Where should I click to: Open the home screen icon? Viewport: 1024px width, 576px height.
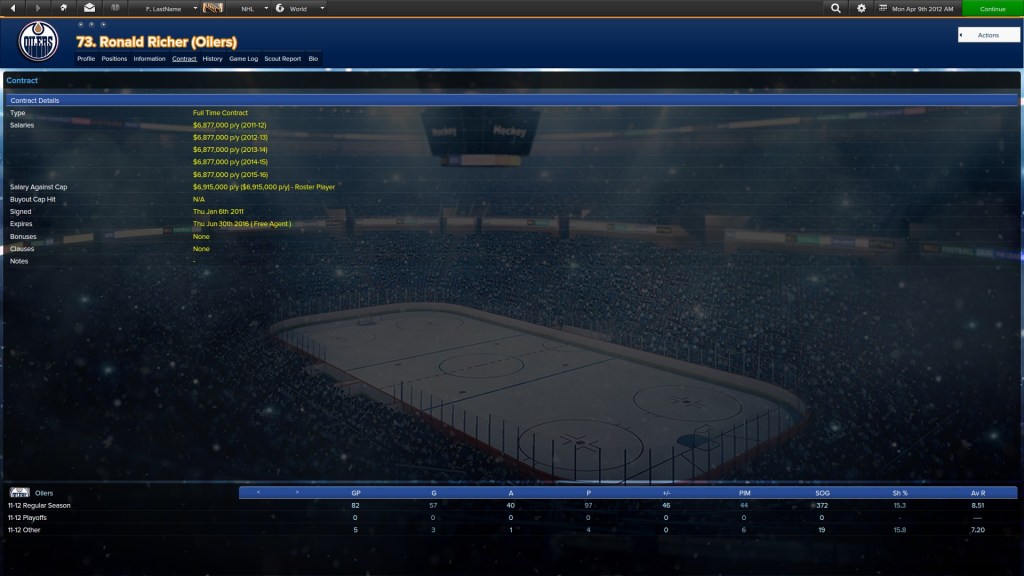pos(64,8)
